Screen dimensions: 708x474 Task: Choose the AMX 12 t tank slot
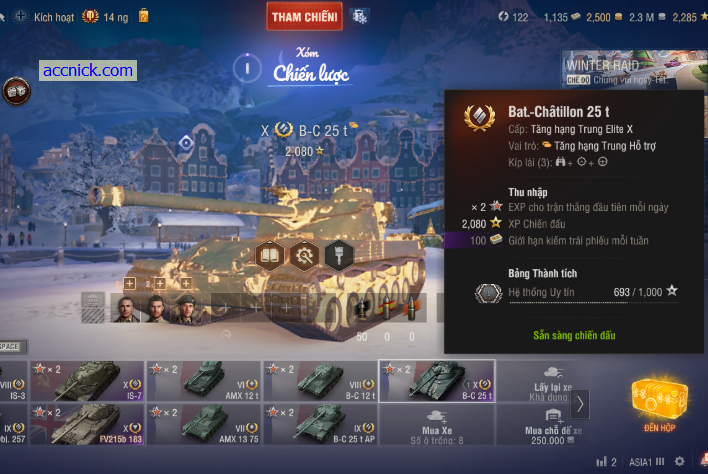tap(204, 381)
